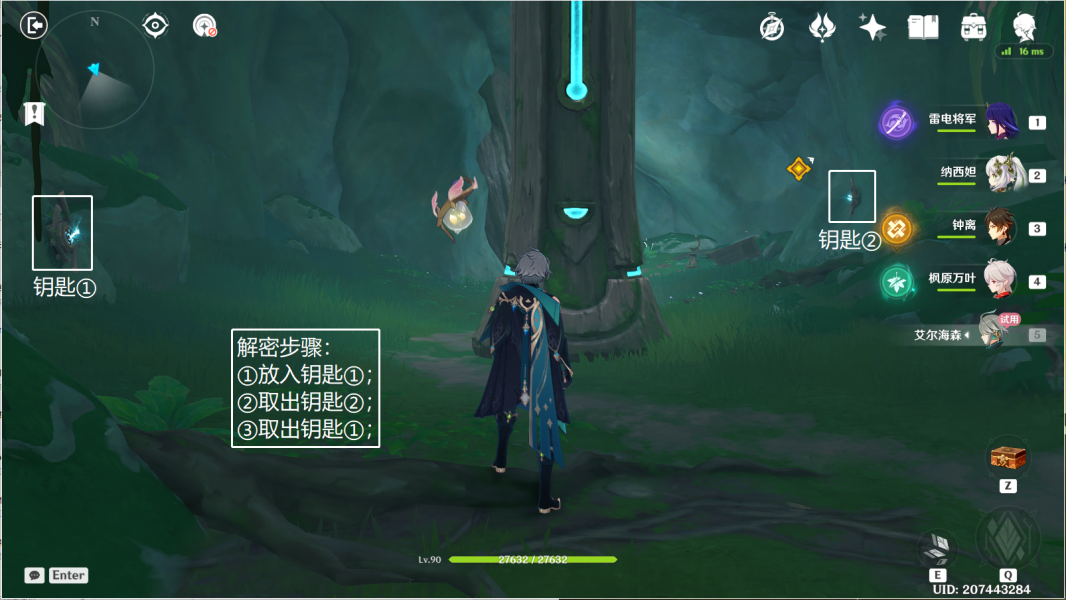
Task: Activate the elemental burst icon
Action: coord(1007,538)
